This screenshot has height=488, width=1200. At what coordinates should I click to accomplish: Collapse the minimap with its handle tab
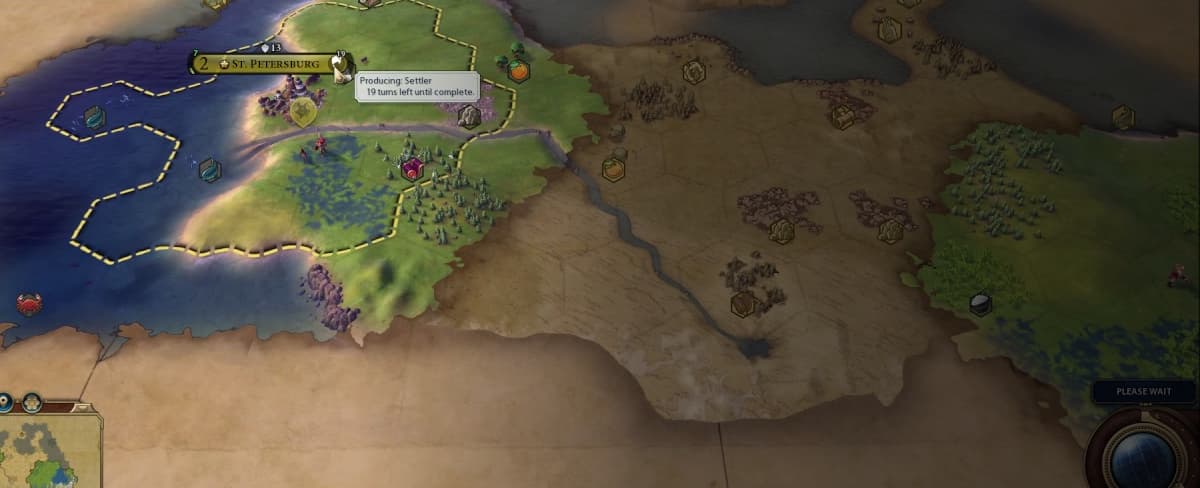pyautogui.click(x=80, y=407)
